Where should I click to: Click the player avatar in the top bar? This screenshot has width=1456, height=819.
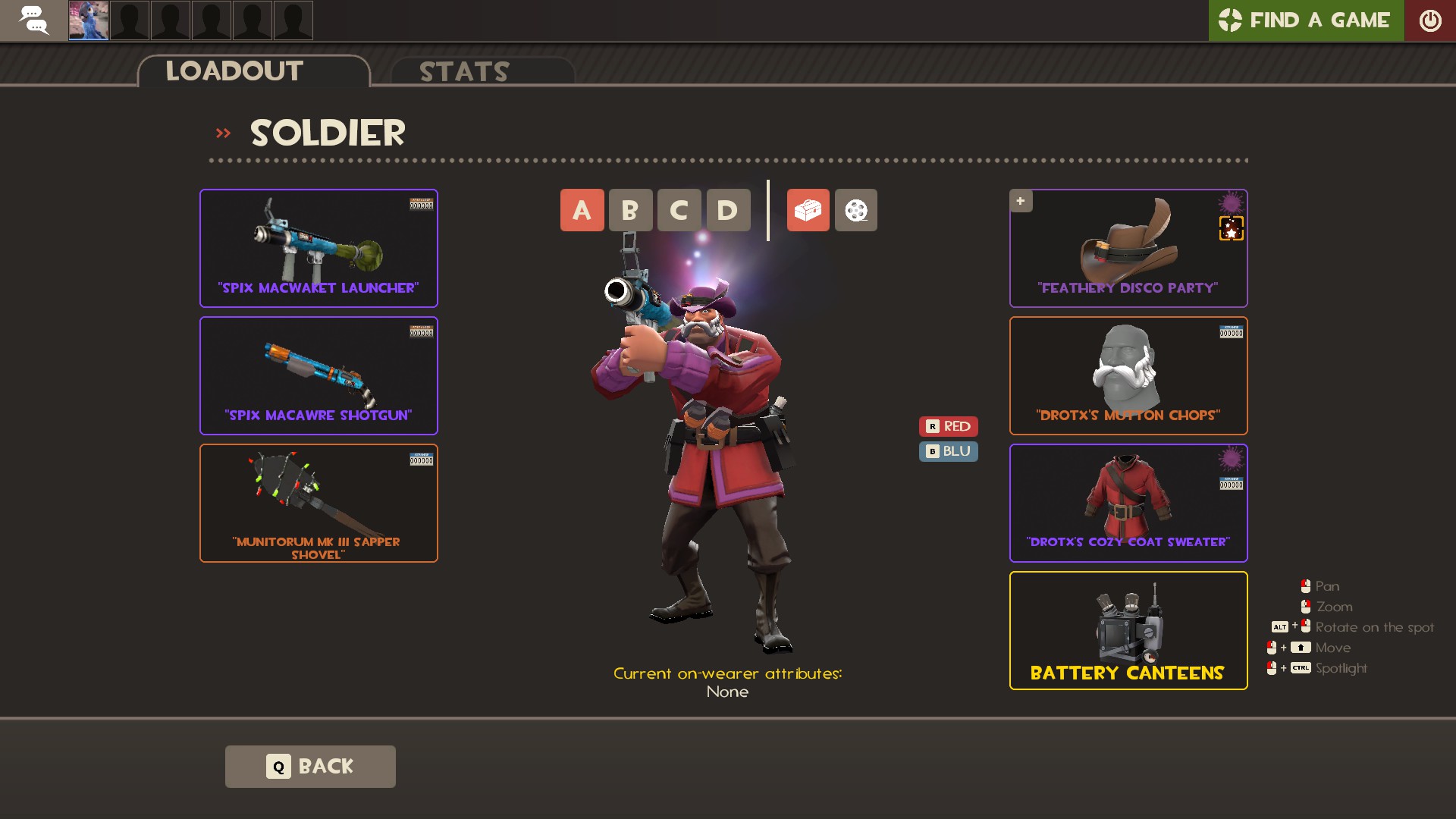[88, 20]
